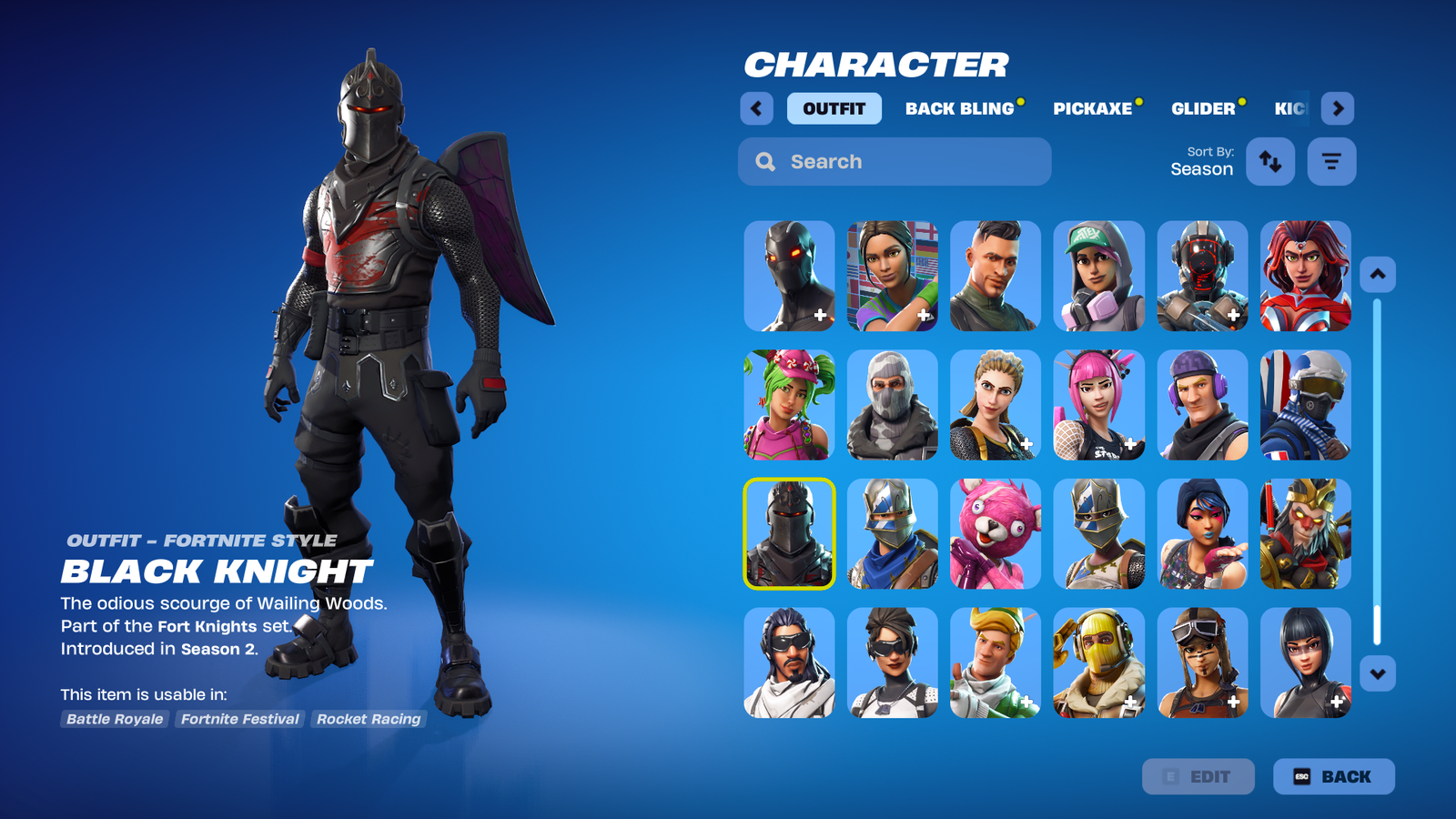
Task: Open the filter options icon
Action: click(x=1330, y=161)
